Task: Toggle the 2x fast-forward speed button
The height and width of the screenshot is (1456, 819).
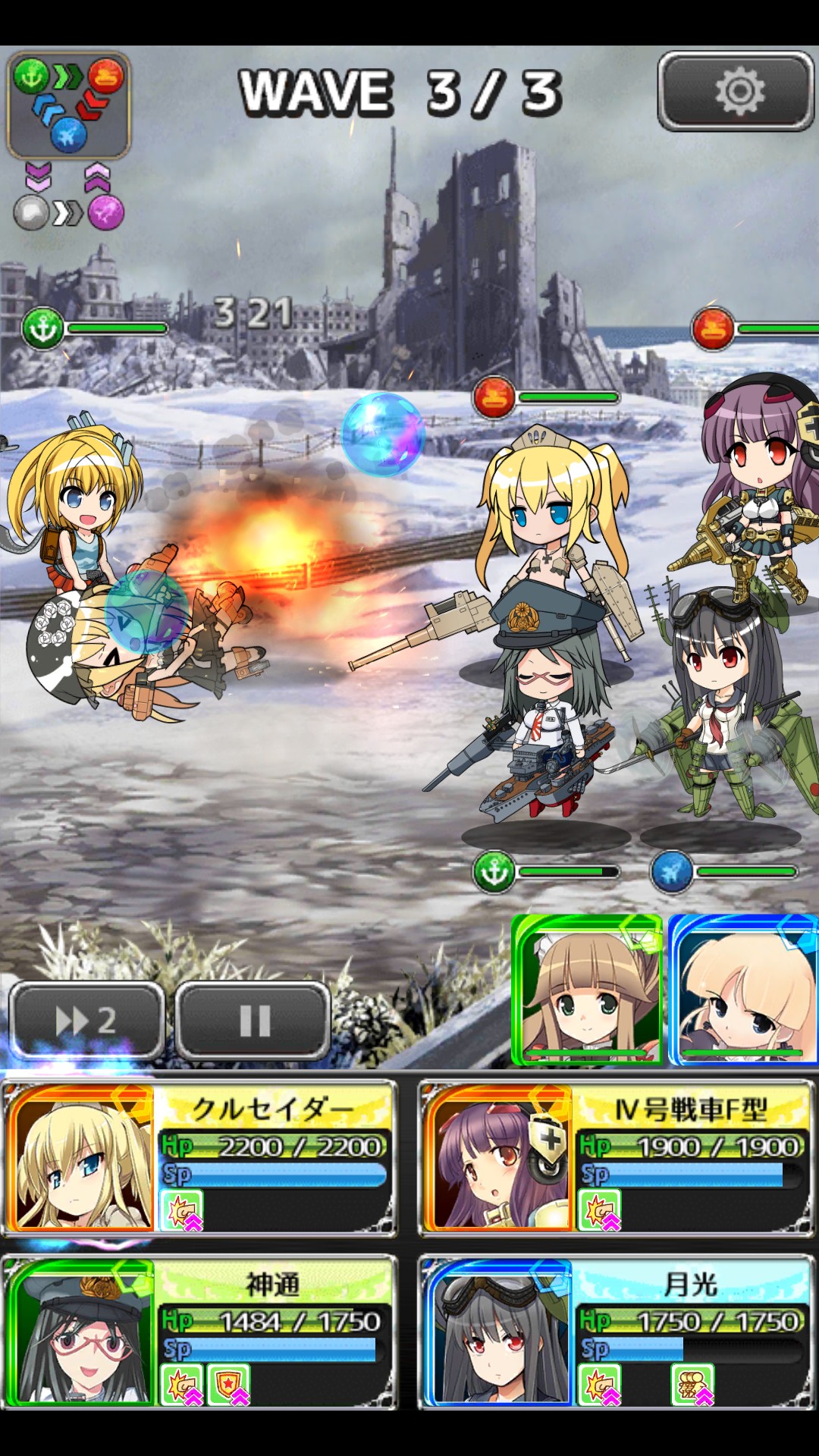Action: tap(86, 1020)
